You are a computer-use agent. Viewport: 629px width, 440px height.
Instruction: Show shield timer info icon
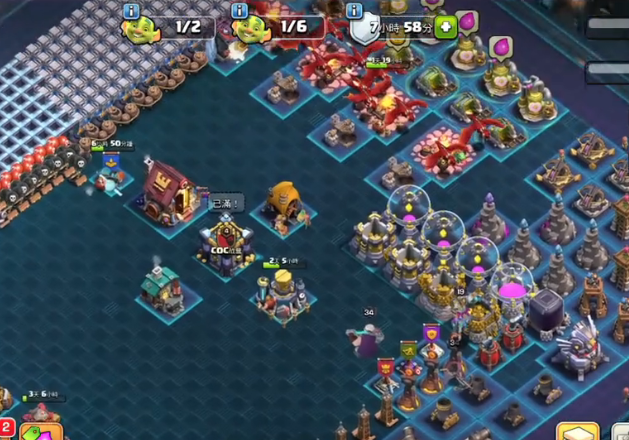click(353, 10)
